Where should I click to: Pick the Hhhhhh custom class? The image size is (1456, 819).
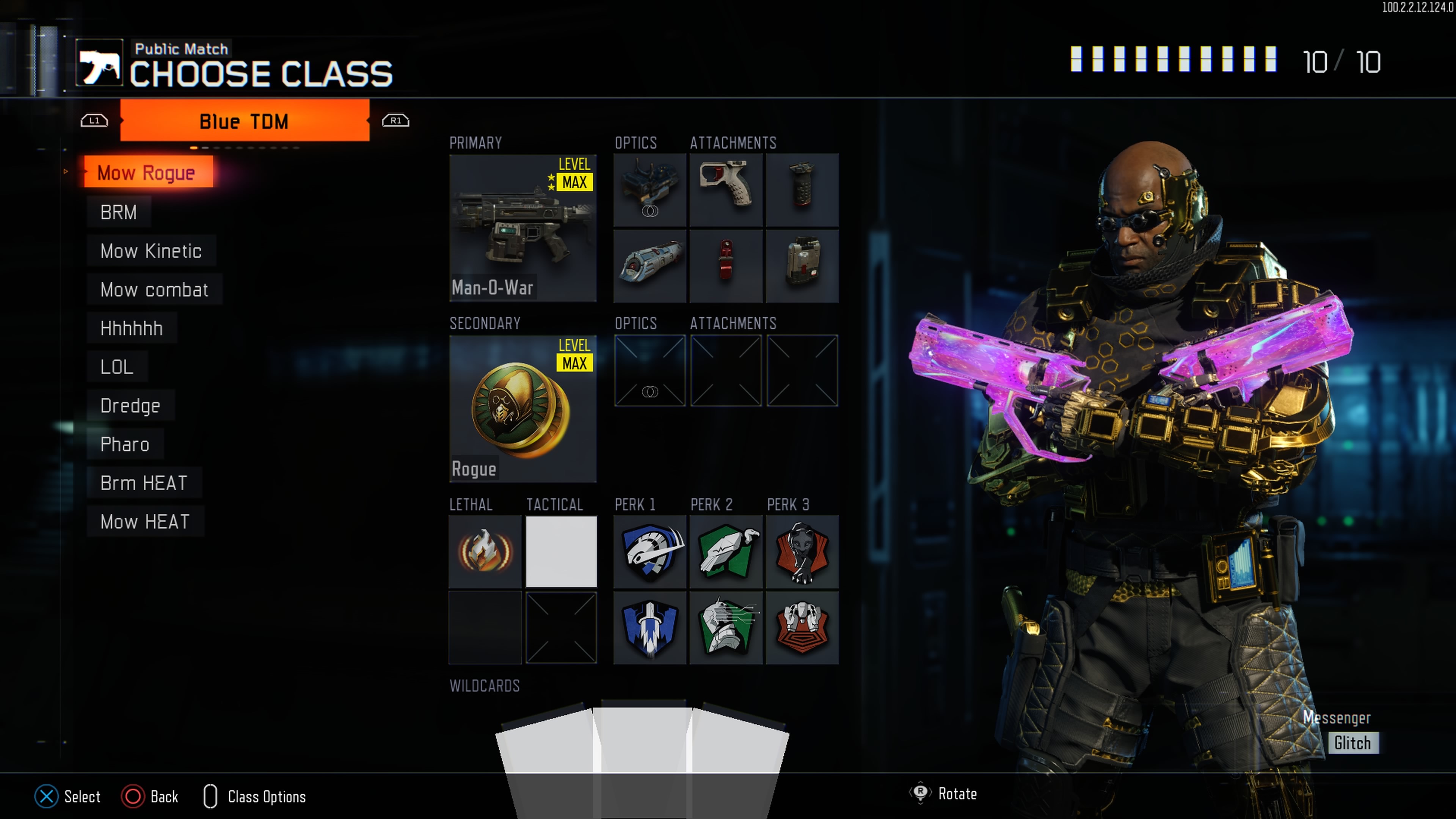coord(132,328)
